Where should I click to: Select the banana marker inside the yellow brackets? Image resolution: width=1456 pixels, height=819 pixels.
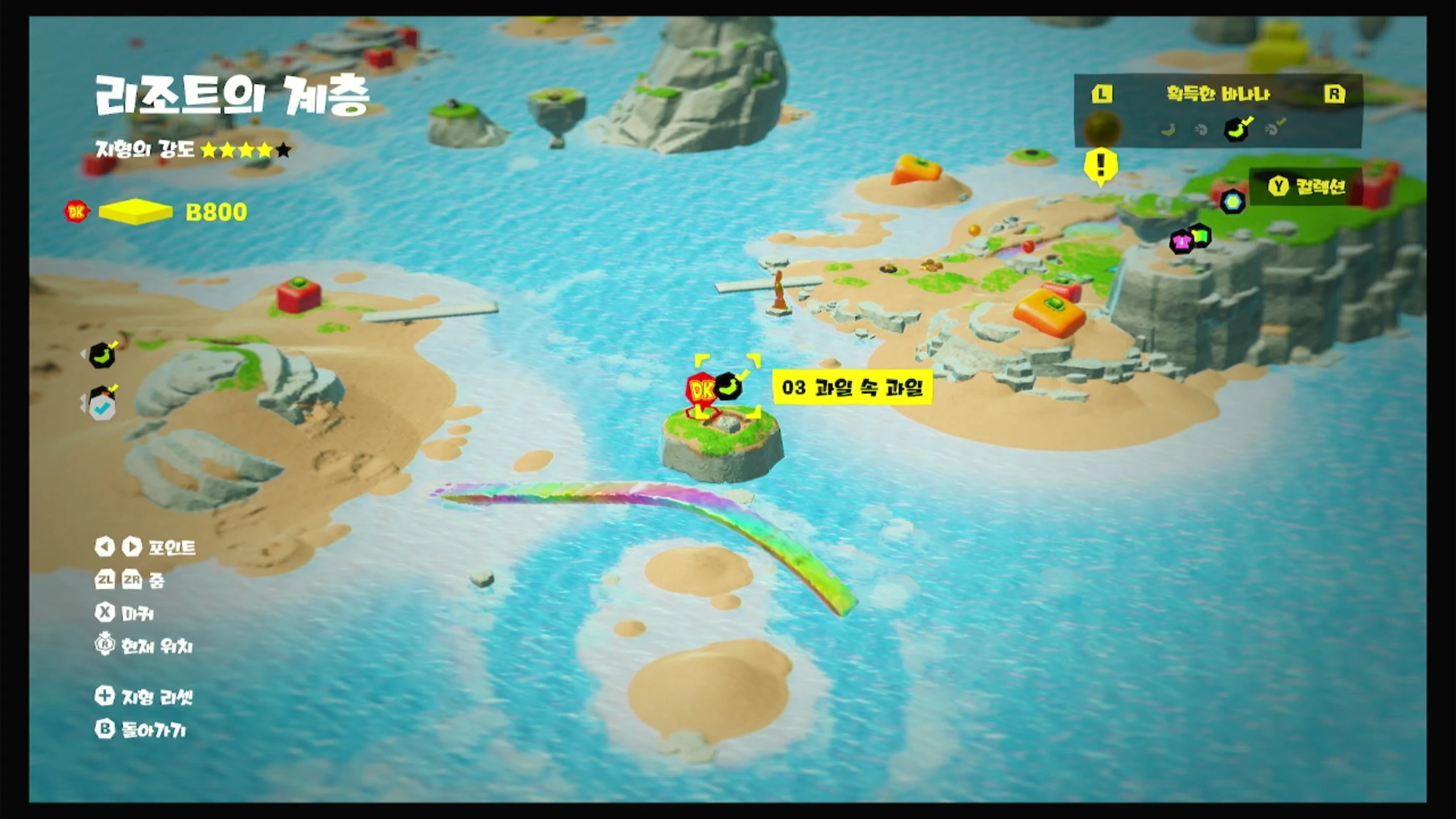(729, 387)
